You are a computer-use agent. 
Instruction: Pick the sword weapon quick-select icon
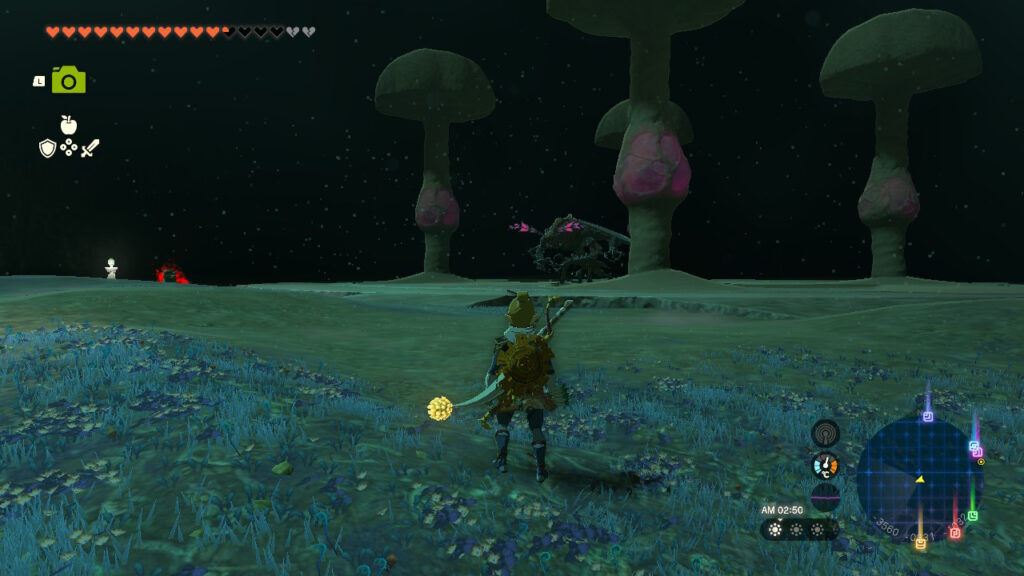pyautogui.click(x=90, y=148)
